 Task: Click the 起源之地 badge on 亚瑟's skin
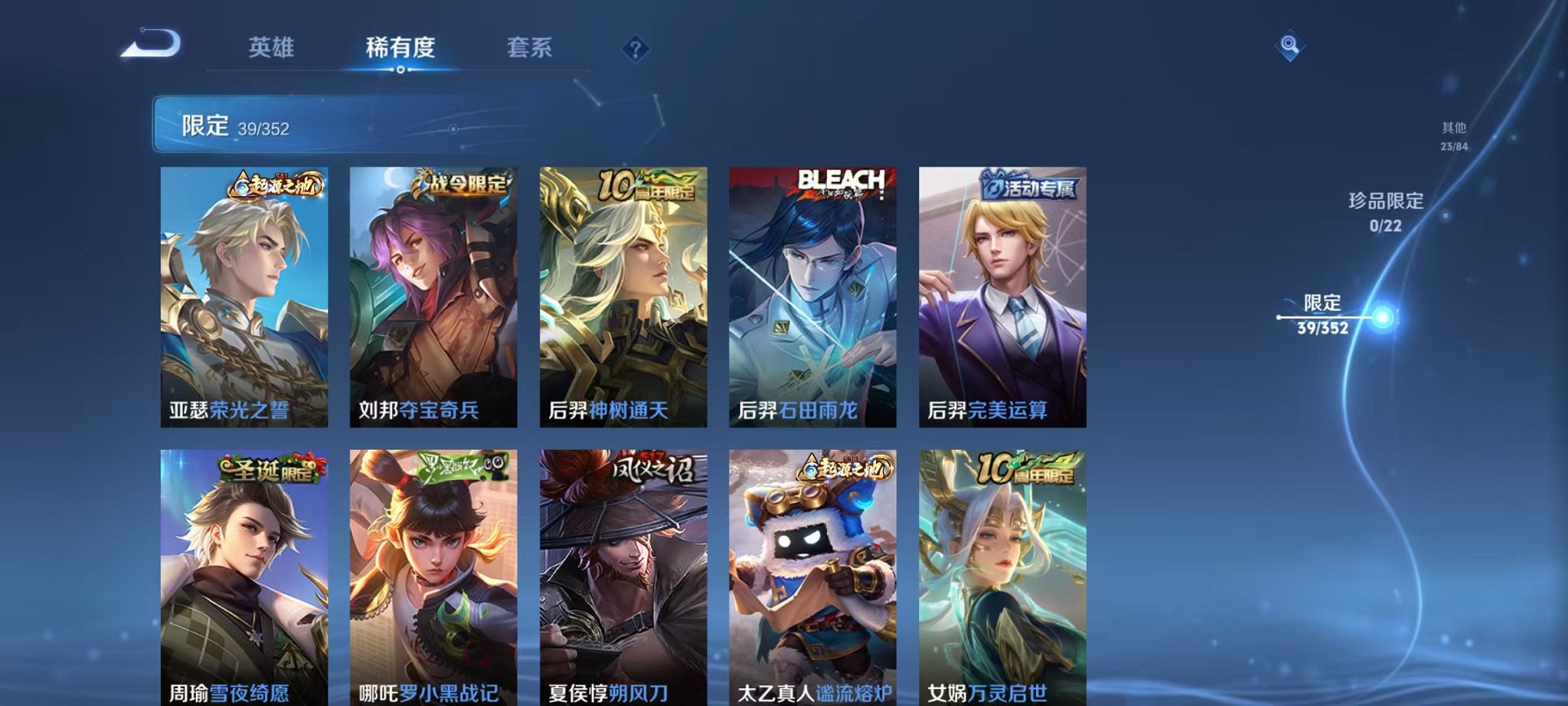pos(278,185)
